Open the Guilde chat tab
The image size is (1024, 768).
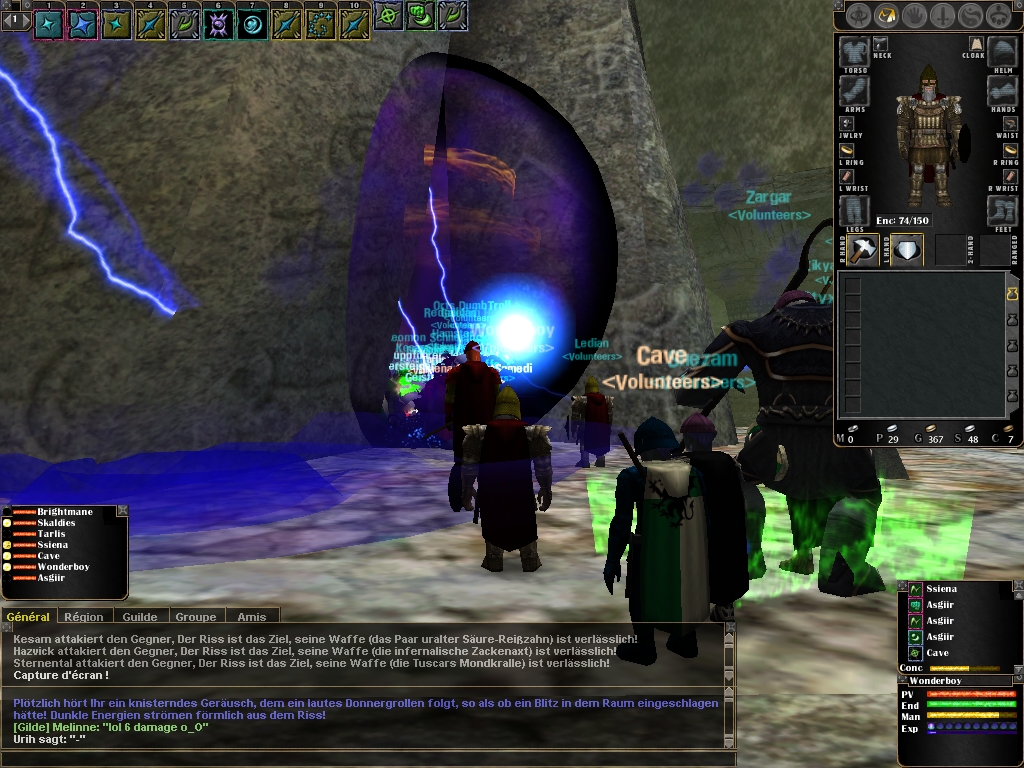tap(140, 617)
